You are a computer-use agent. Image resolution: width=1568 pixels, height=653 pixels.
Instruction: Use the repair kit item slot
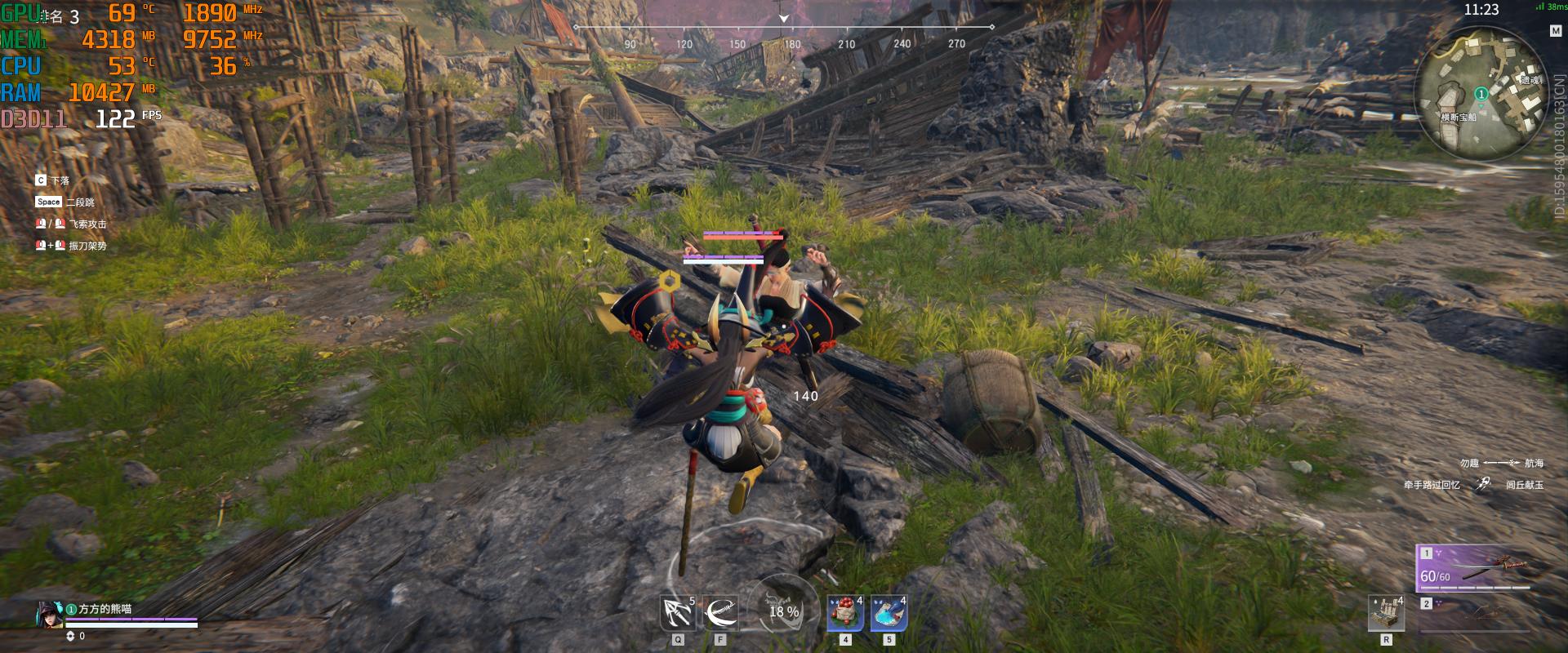point(1386,612)
